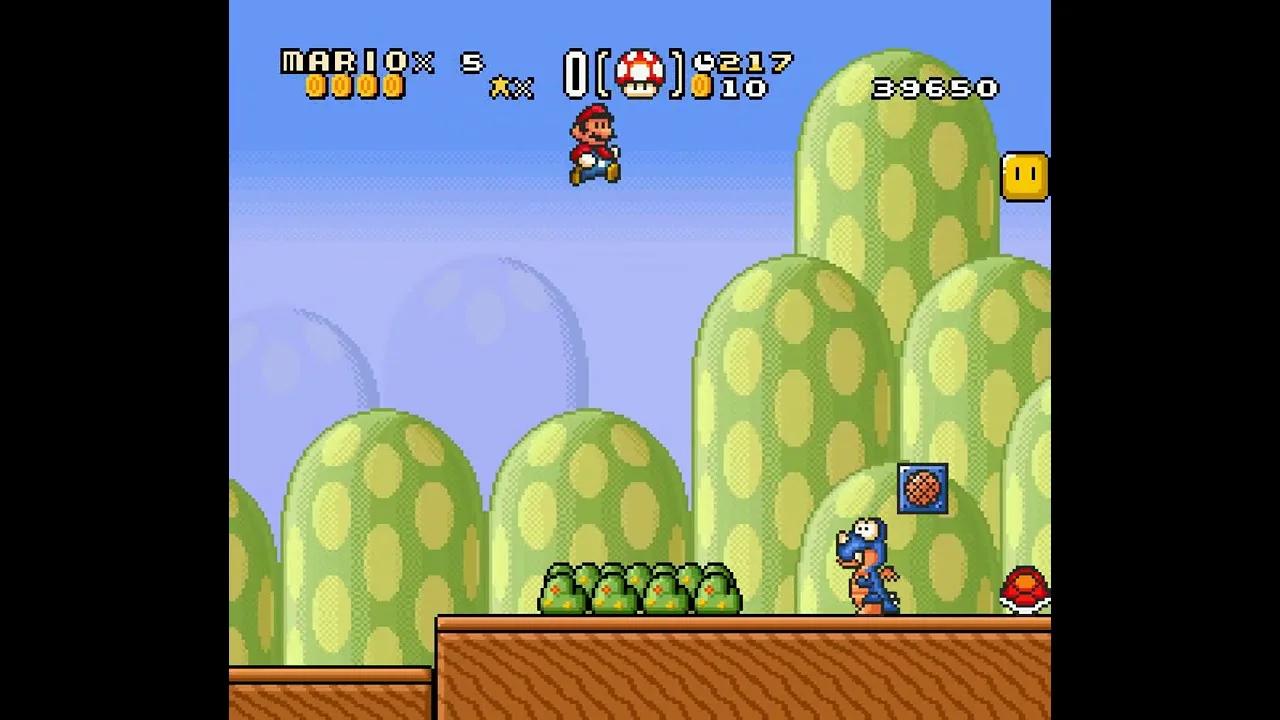1280x720 pixels.
Task: Click the tallest spotted green hill
Action: coord(900,250)
